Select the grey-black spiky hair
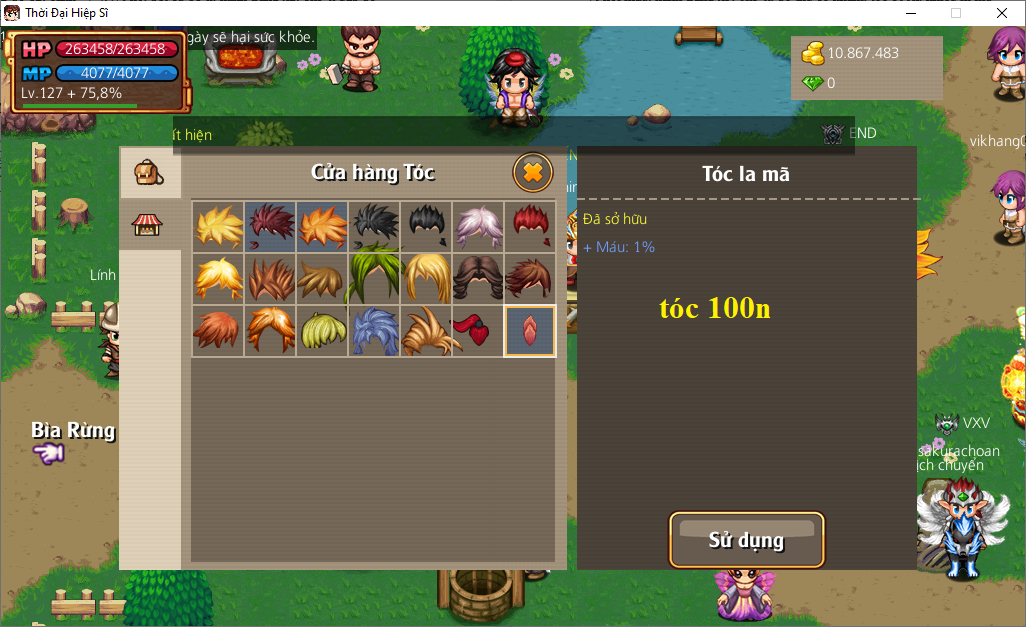This screenshot has width=1026, height=627. click(374, 227)
